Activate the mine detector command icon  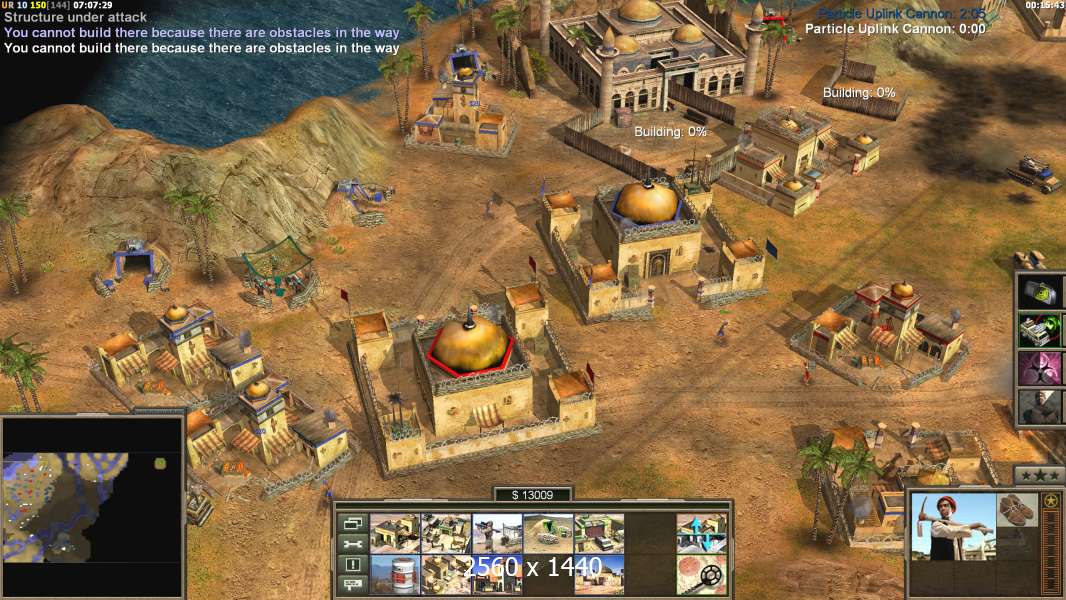point(701,574)
